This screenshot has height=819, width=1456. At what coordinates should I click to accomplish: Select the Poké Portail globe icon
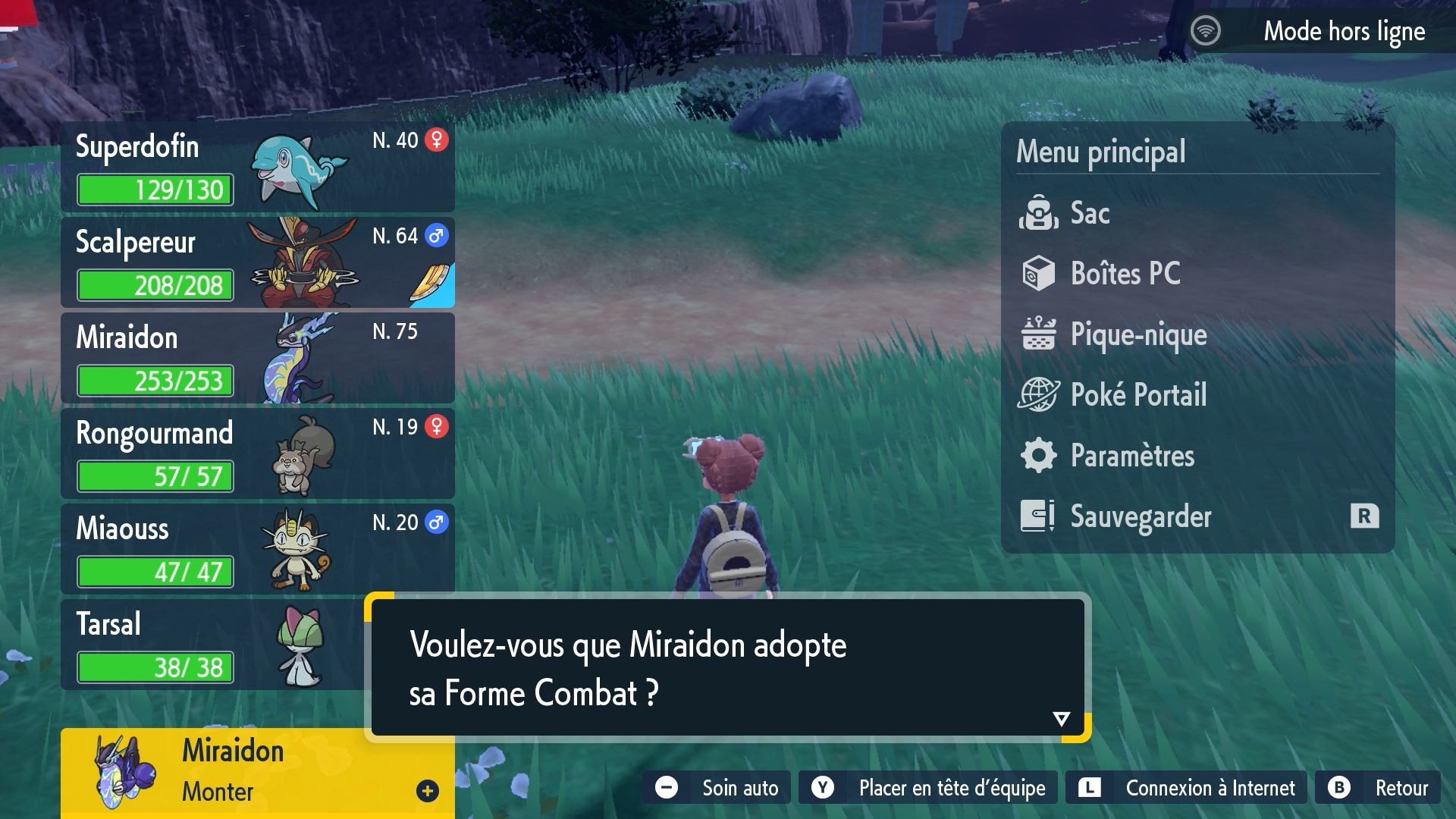coord(1040,395)
